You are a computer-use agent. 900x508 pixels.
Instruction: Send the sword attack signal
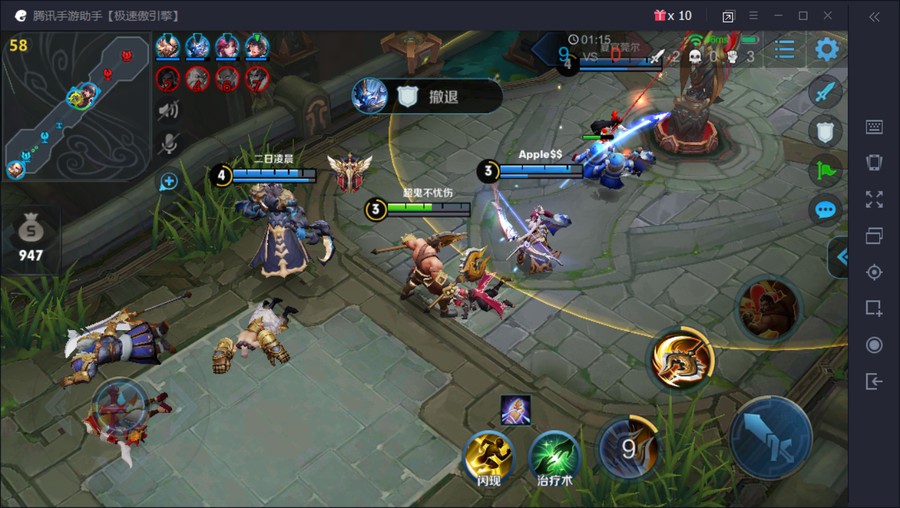[825, 92]
